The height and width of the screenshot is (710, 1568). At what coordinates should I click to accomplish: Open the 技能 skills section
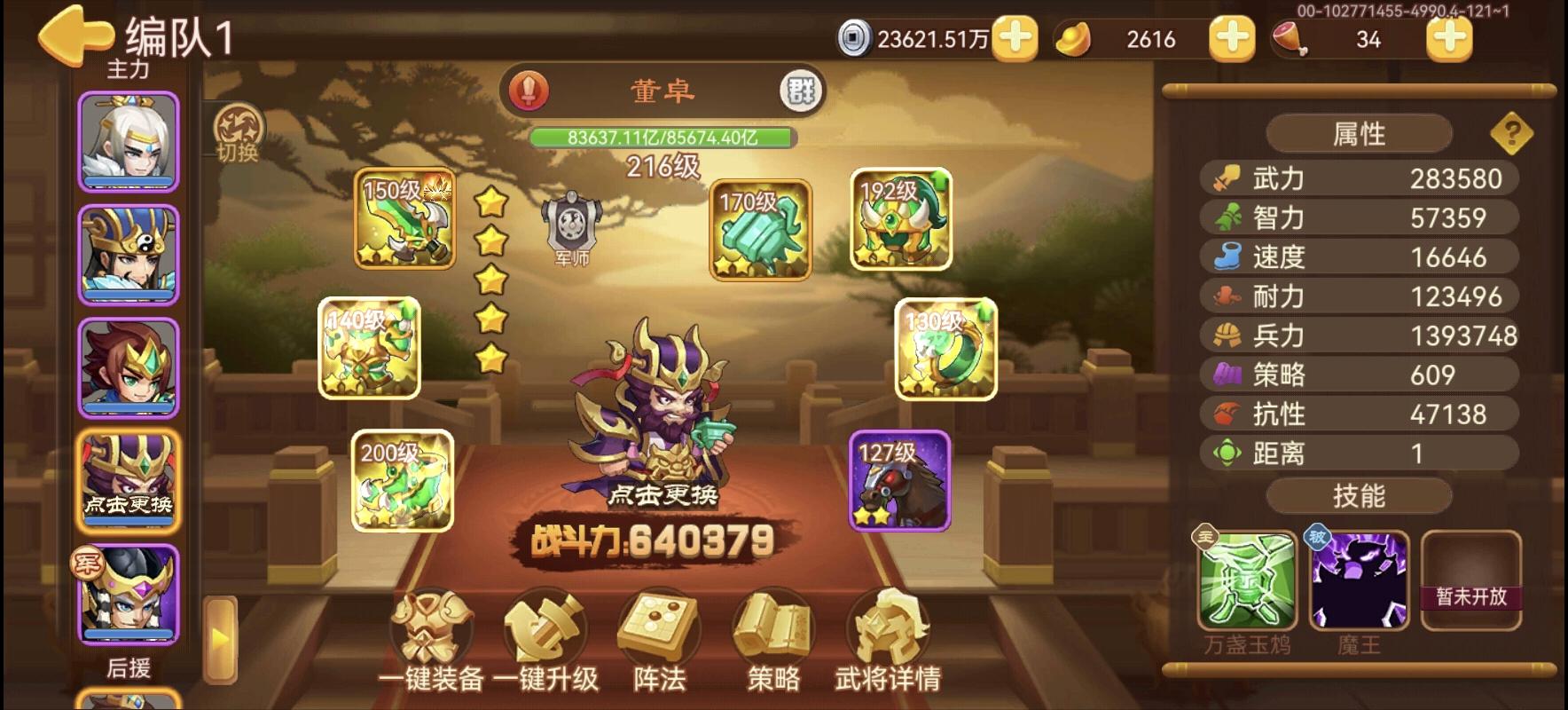(1357, 495)
